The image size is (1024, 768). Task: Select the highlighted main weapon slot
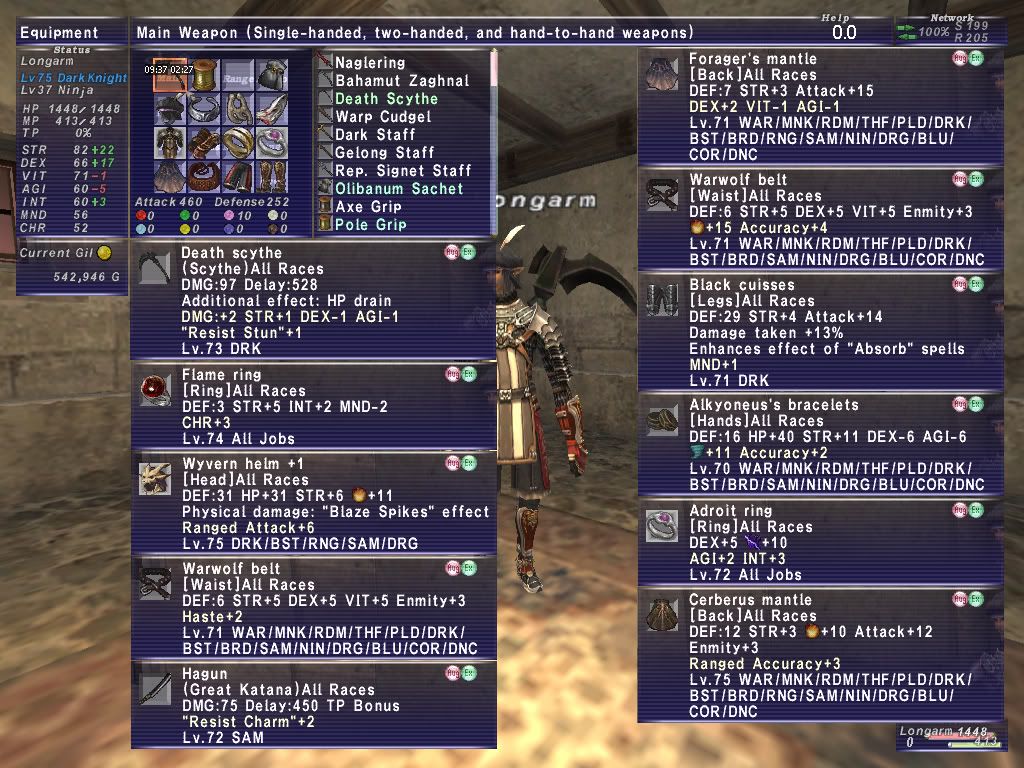click(170, 75)
